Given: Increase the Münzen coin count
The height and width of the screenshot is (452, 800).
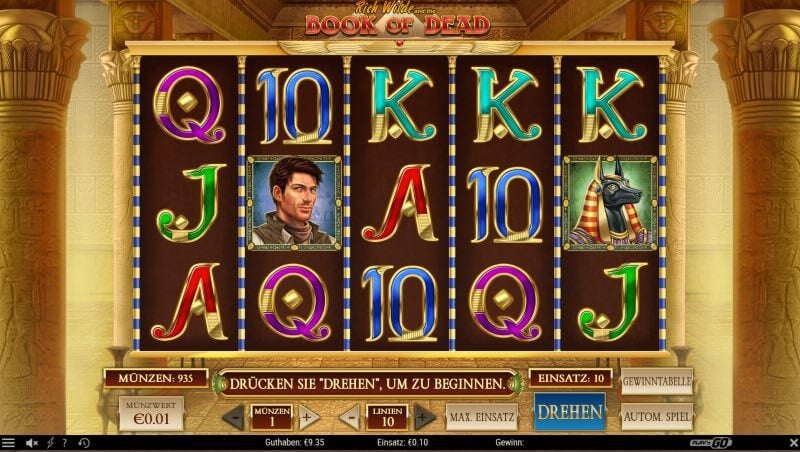Looking at the screenshot, I should coord(309,417).
